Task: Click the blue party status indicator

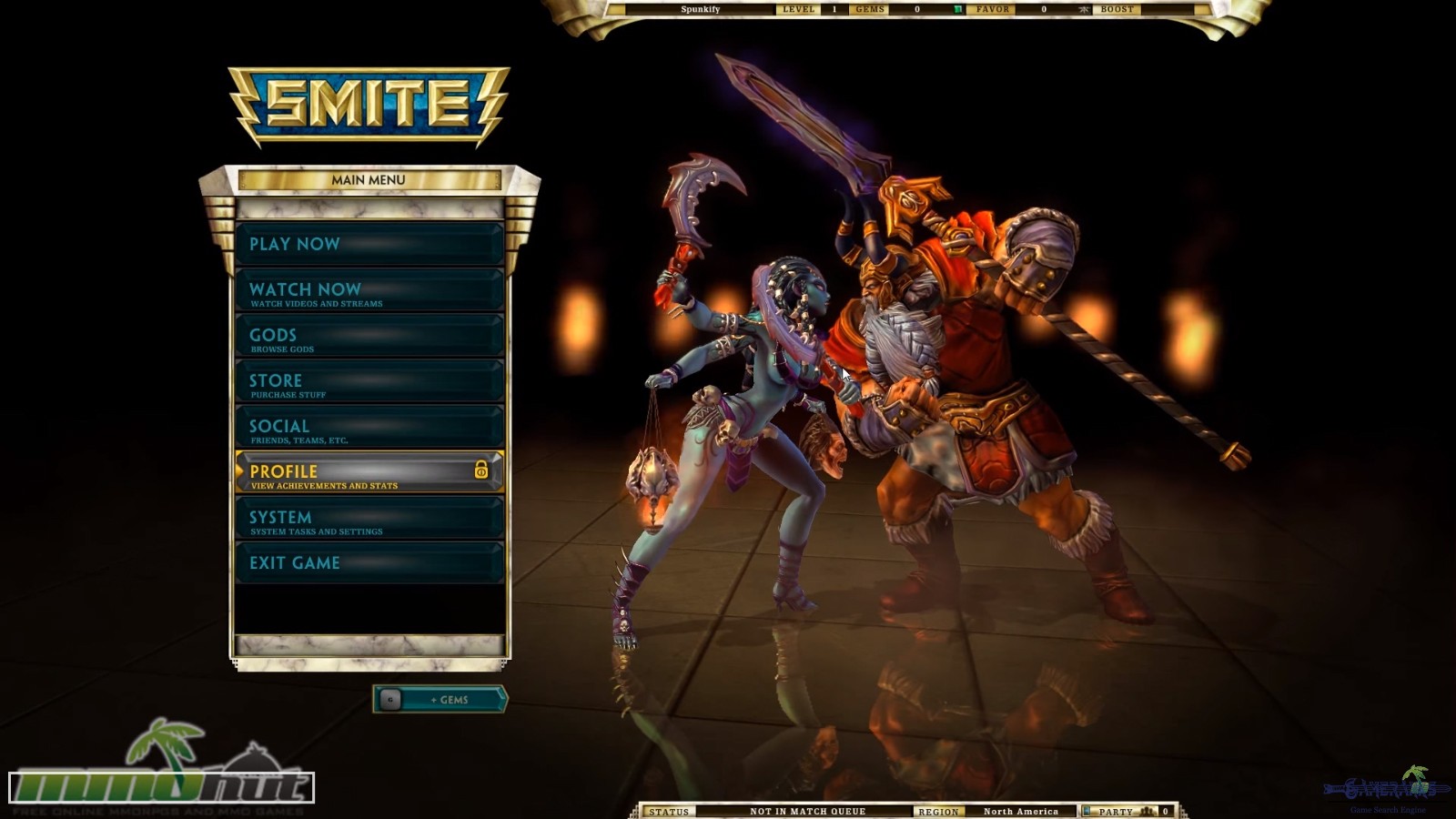Action: (1087, 811)
